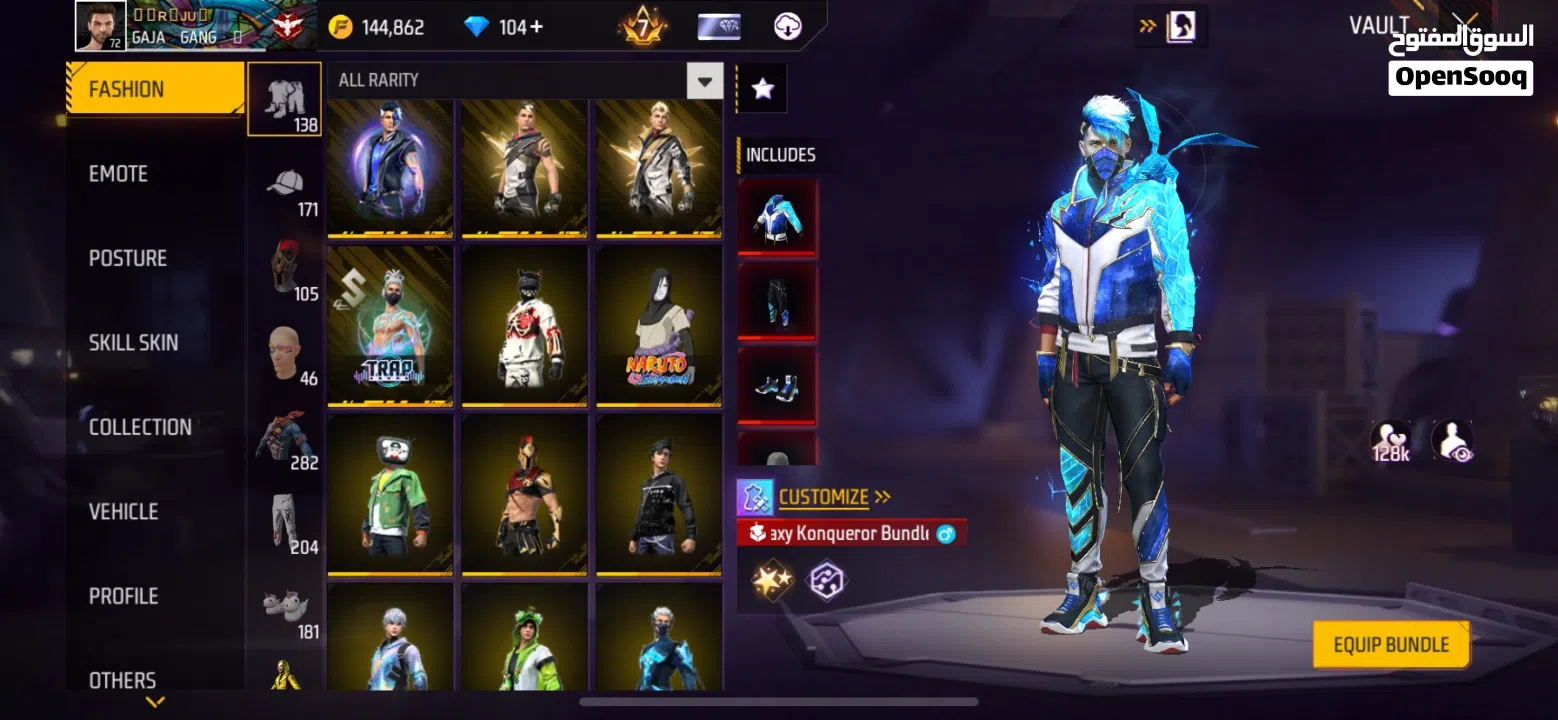Toggle the favorites star filter beside ALL RARITY
Image resolution: width=1558 pixels, height=720 pixels.
click(x=762, y=87)
